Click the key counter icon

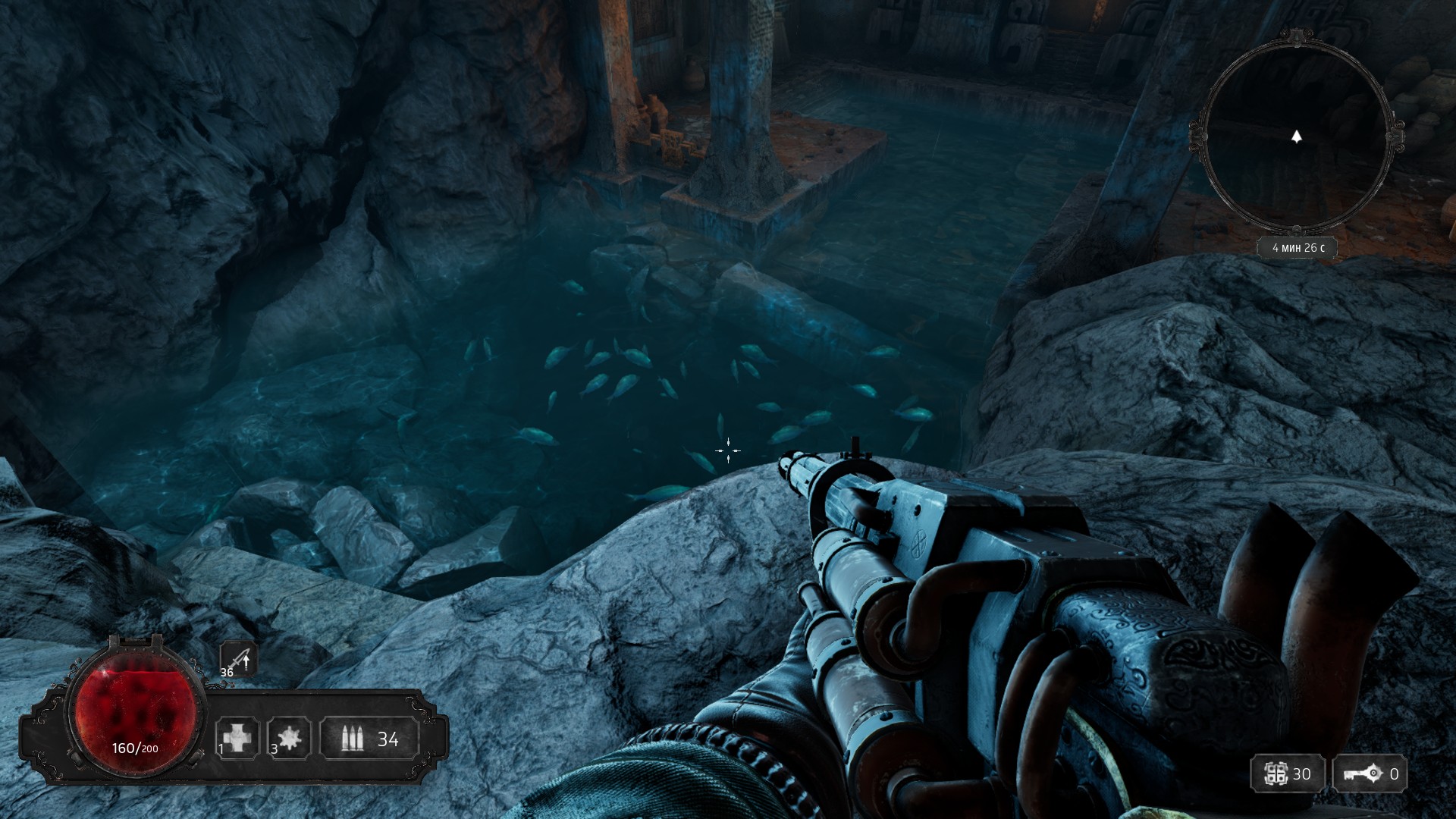pos(1362,773)
